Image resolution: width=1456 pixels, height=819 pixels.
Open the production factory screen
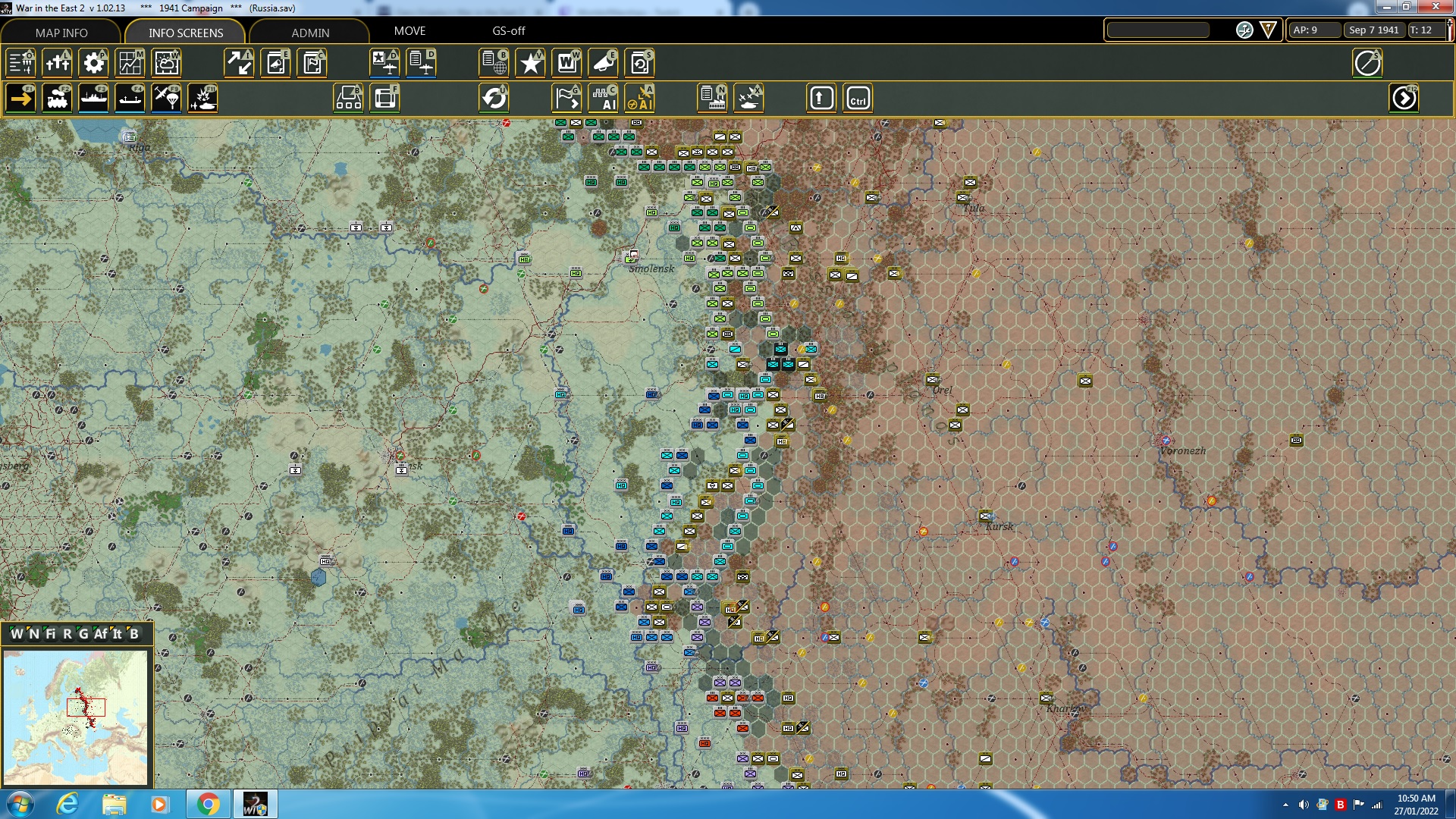713,98
